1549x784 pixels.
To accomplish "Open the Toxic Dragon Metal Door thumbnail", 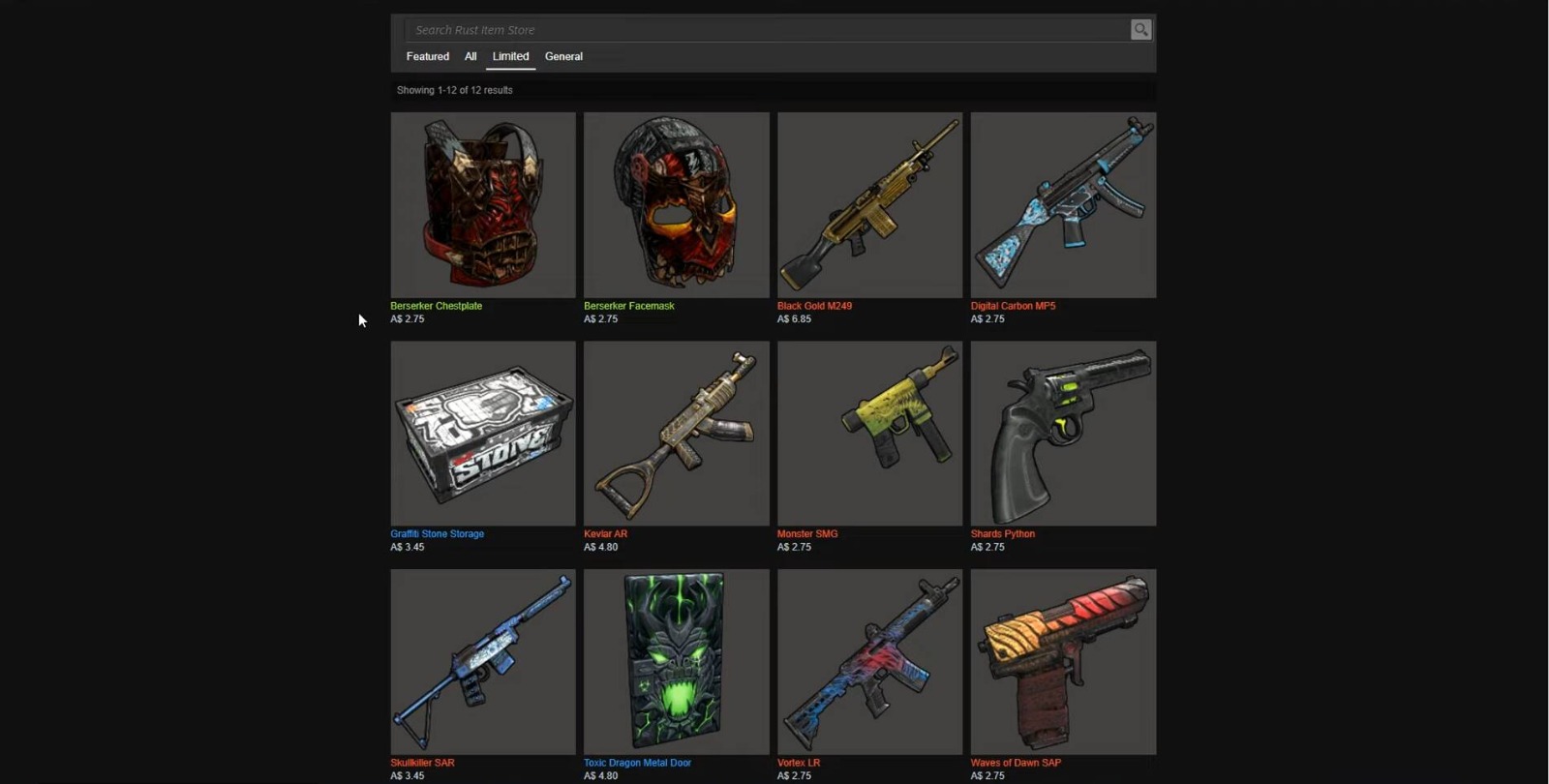I will [x=676, y=662].
